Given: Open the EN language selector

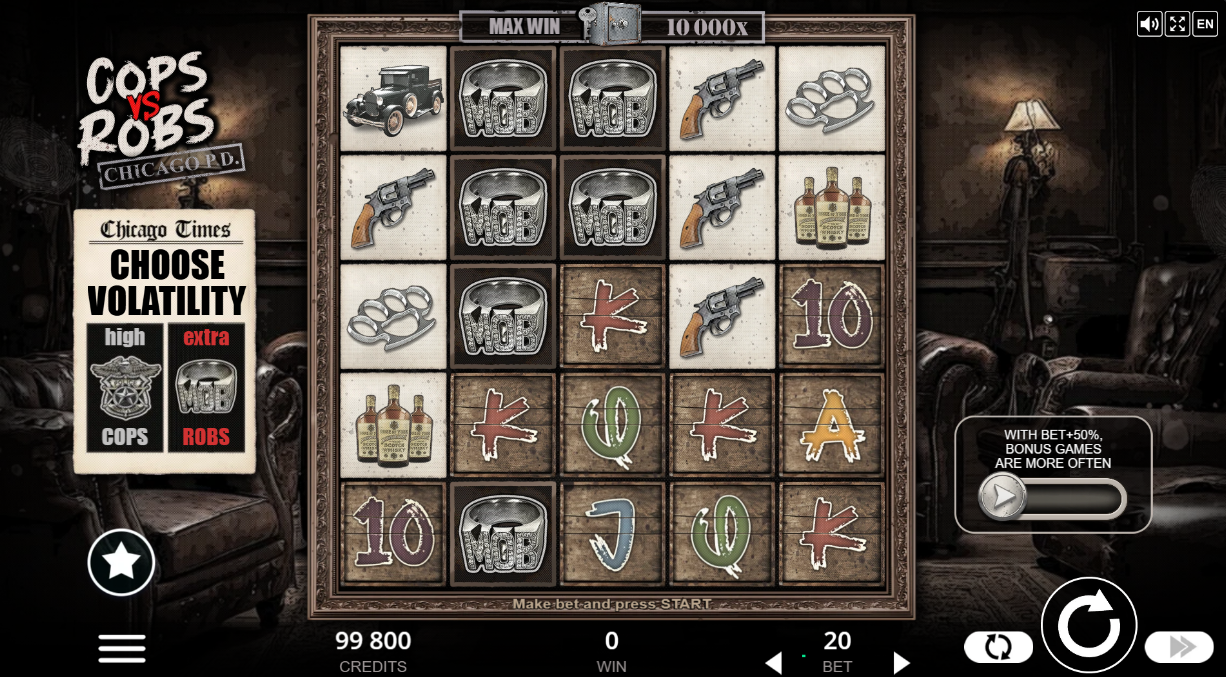Looking at the screenshot, I should [1205, 24].
